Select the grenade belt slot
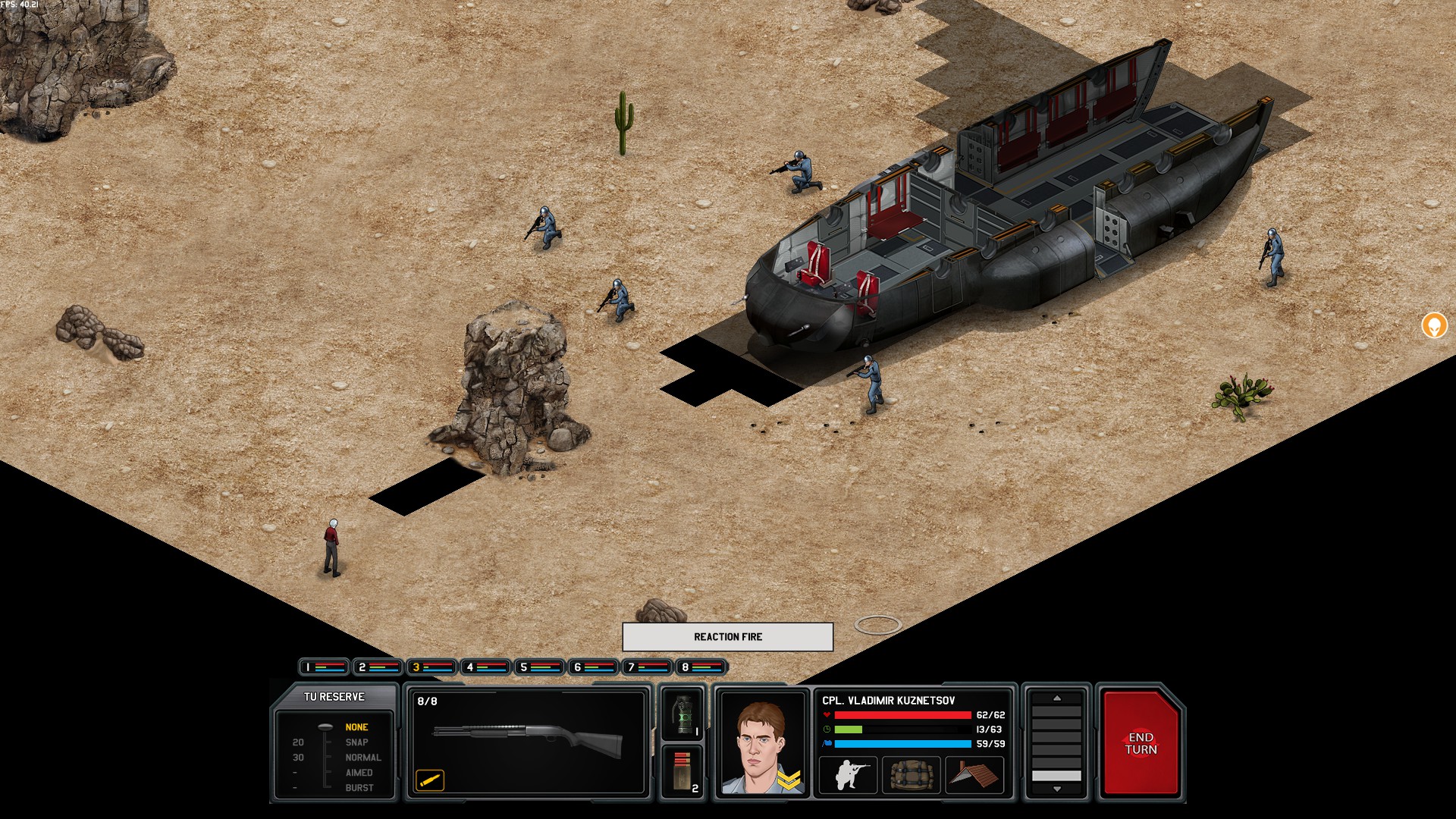 coord(683,714)
